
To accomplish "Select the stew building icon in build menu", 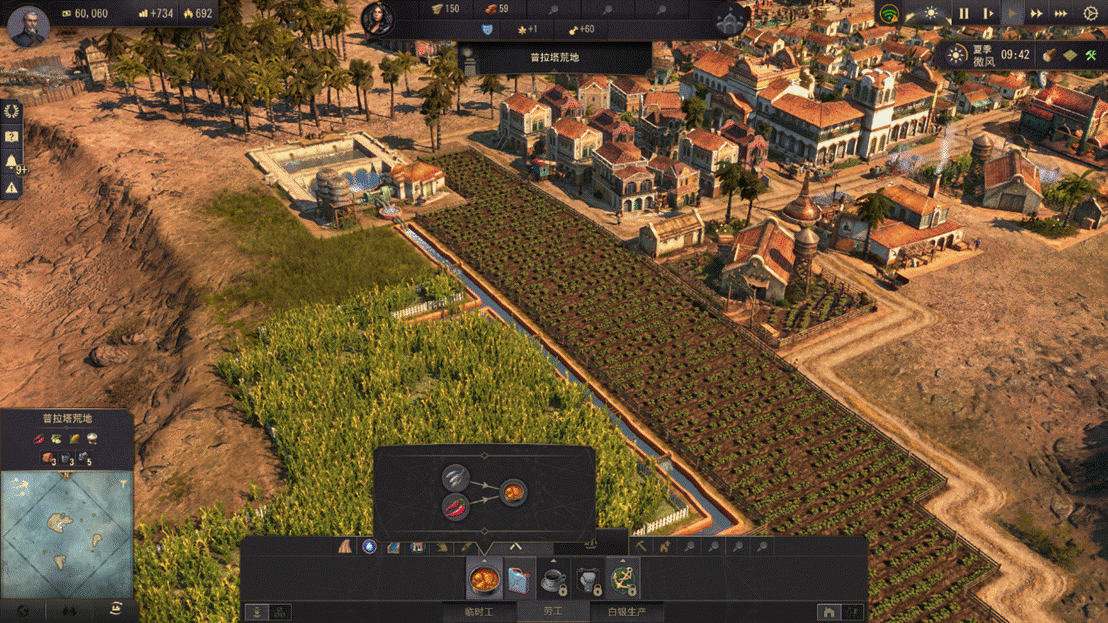I will 484,579.
